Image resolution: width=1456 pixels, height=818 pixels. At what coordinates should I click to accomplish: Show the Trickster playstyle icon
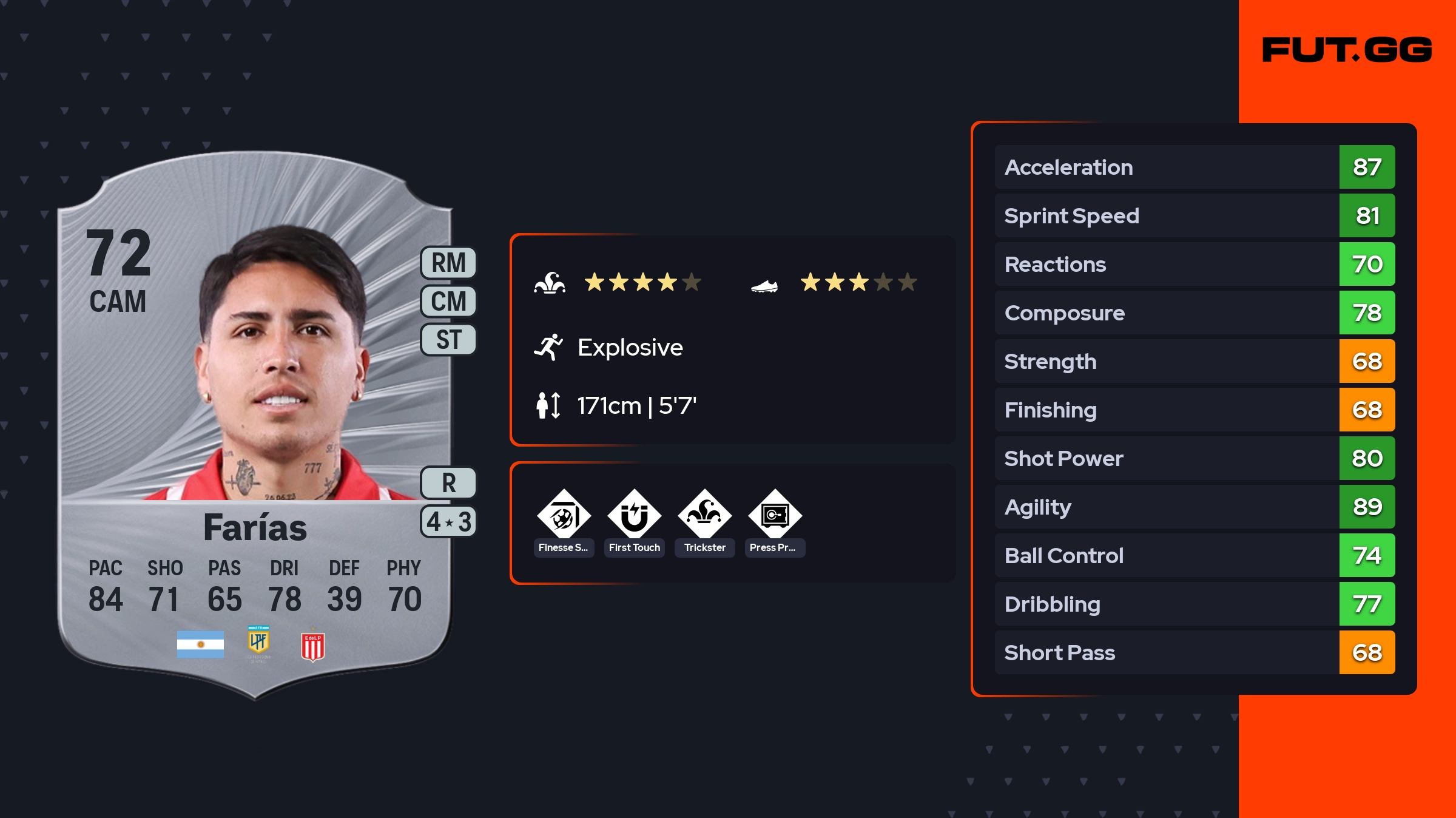(x=704, y=516)
